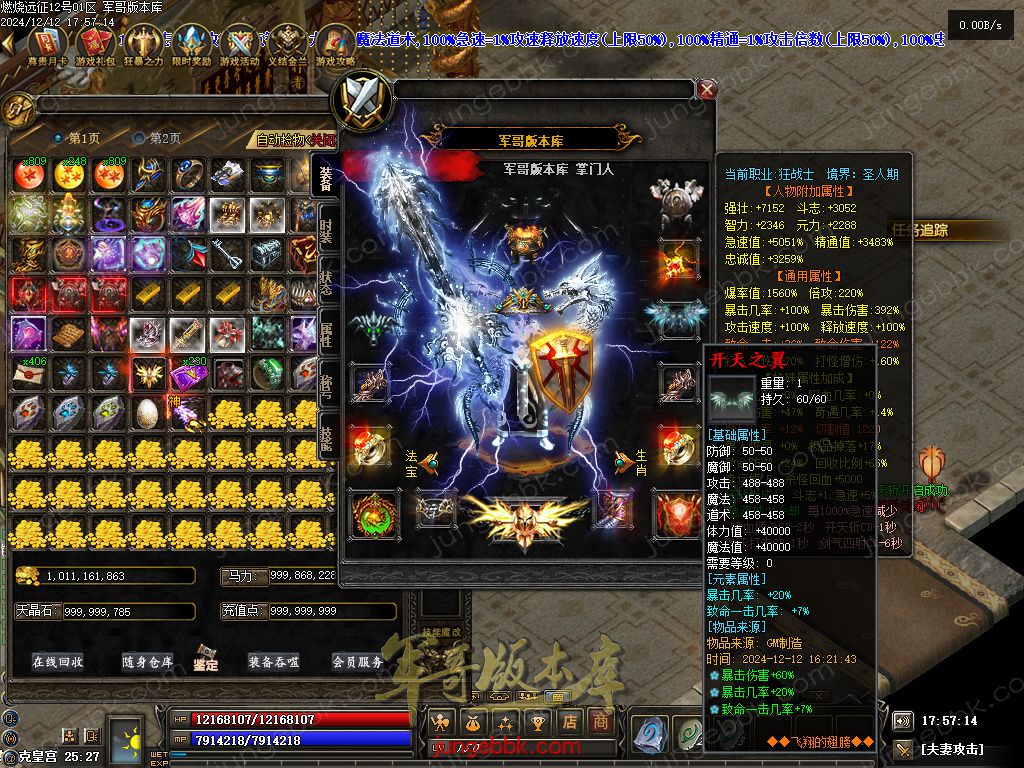Open 会员服务 member services

(358, 661)
